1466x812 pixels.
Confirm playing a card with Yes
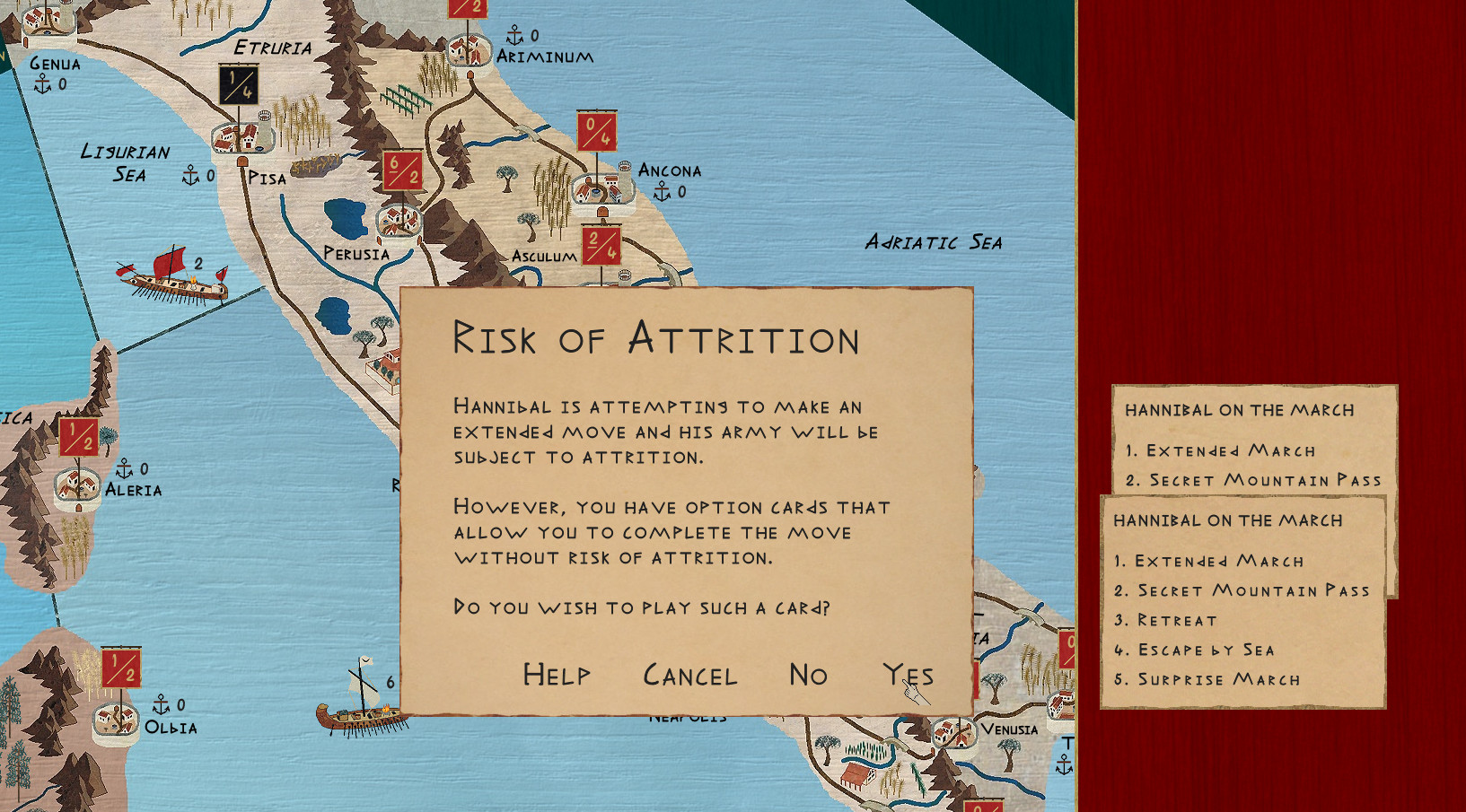tap(908, 675)
